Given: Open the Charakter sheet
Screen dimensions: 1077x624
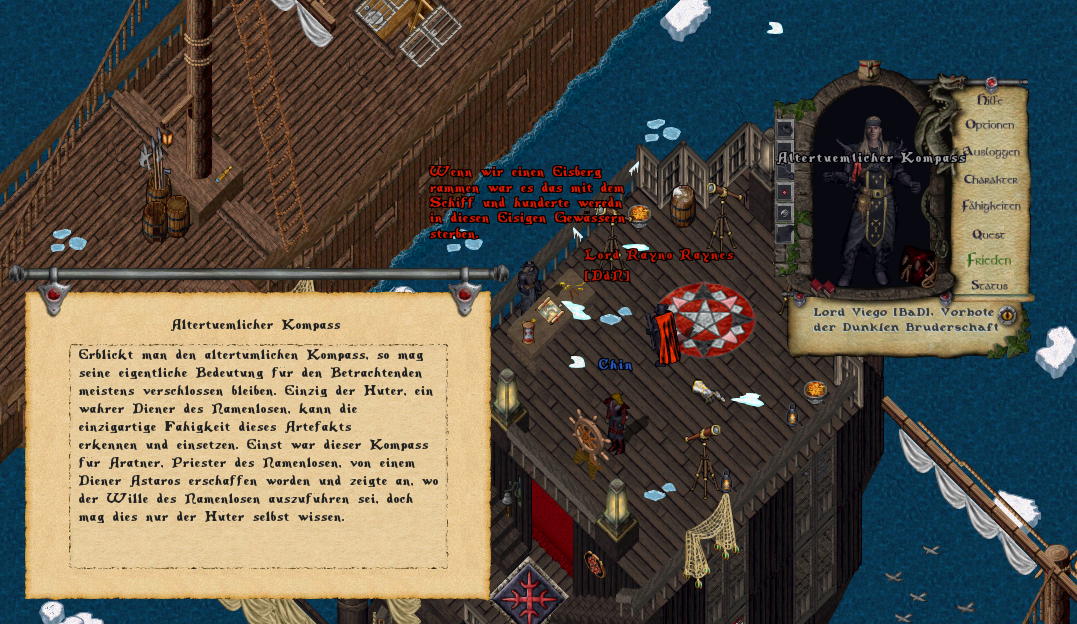Looking at the screenshot, I should click(x=990, y=180).
